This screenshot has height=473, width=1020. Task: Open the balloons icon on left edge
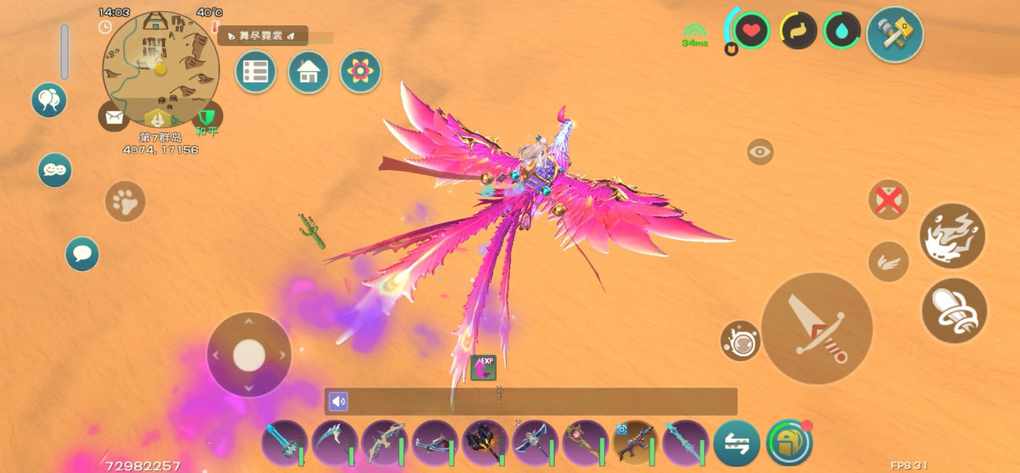coord(48,100)
